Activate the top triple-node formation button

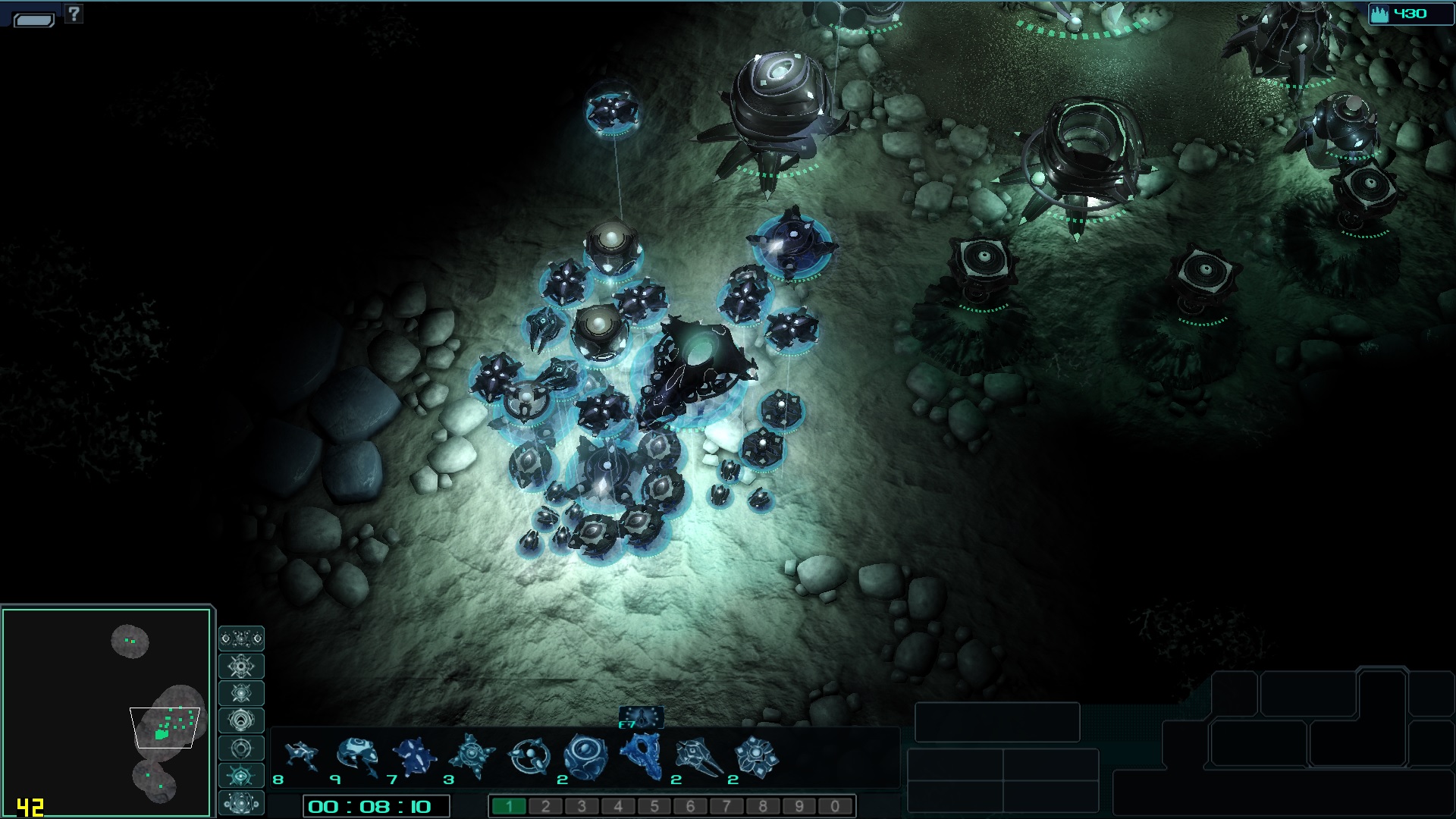(x=241, y=639)
